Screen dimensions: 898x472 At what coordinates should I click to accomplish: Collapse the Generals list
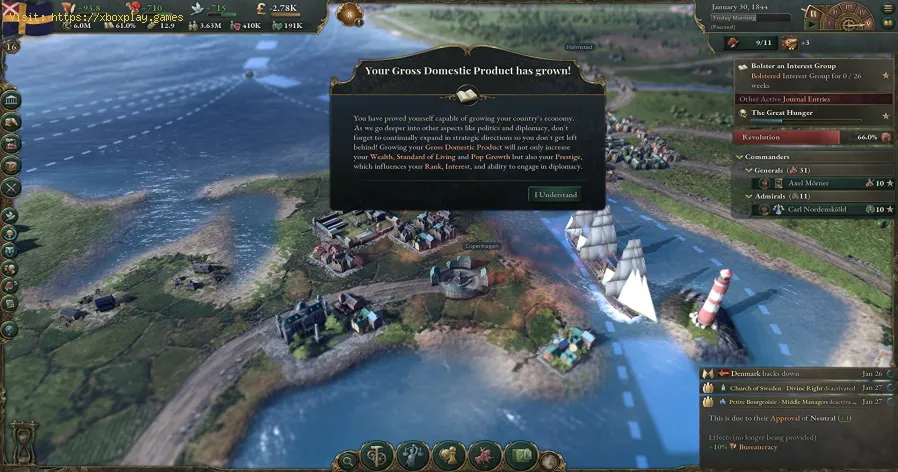click(749, 170)
